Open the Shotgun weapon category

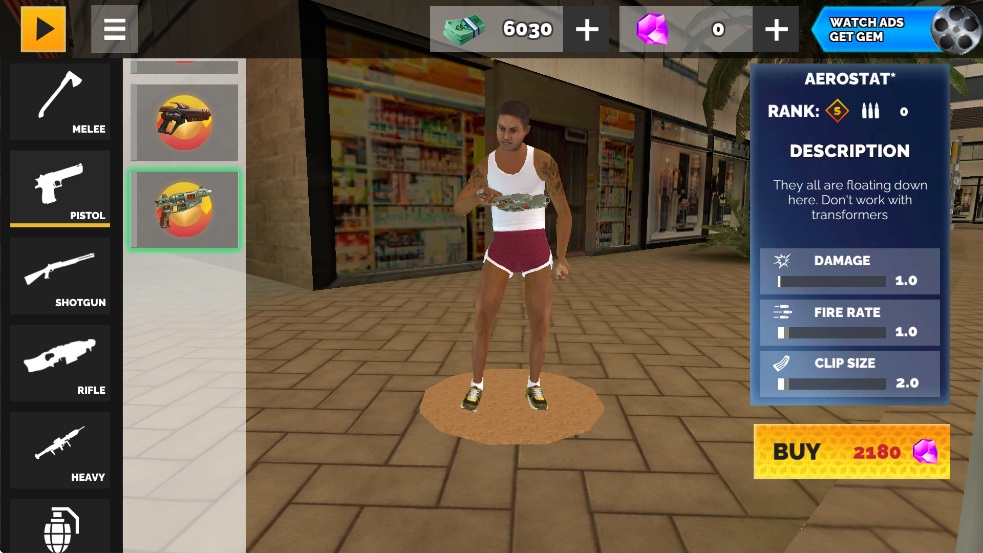pyautogui.click(x=60, y=276)
